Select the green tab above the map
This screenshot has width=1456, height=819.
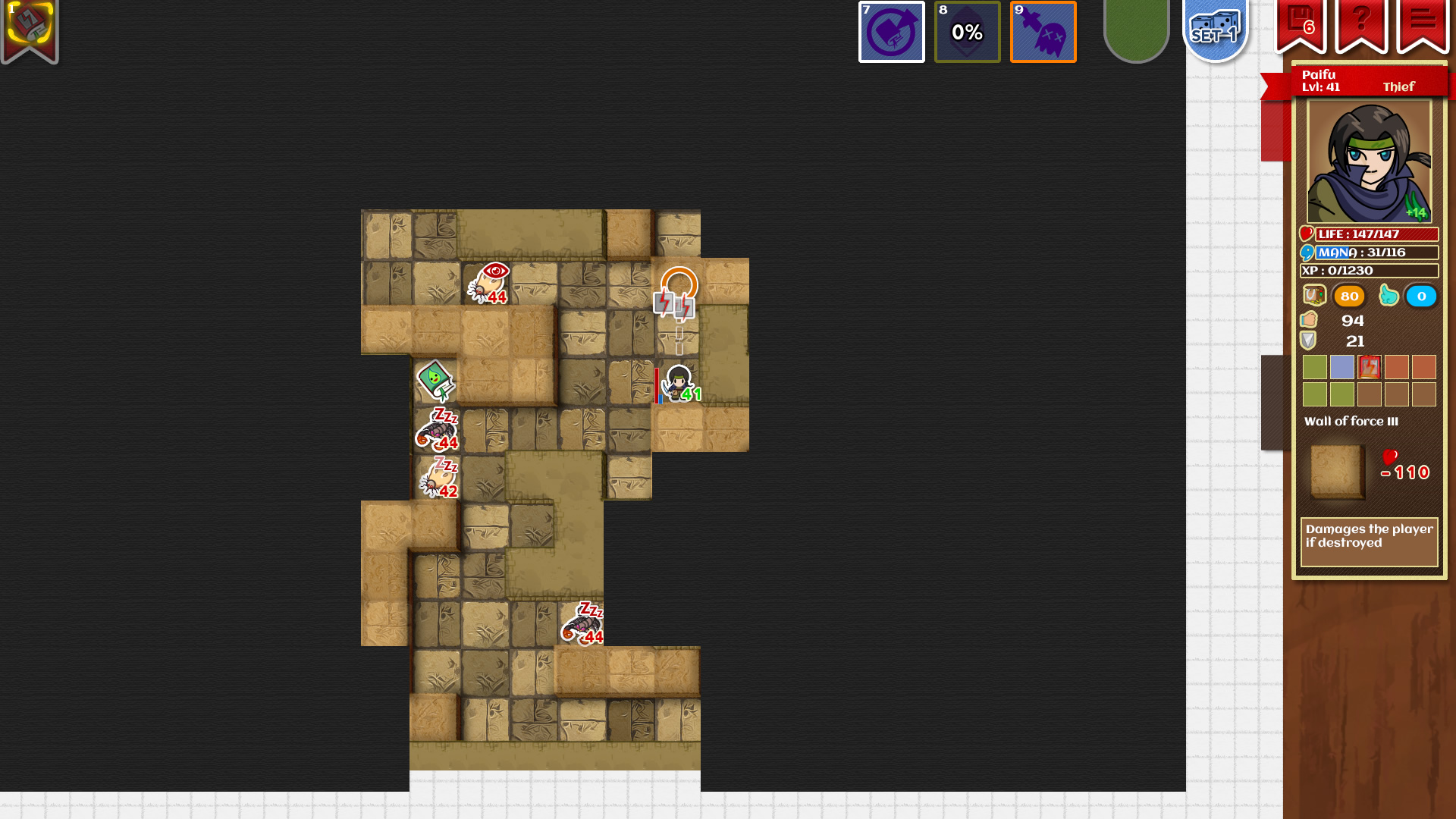(1136, 29)
